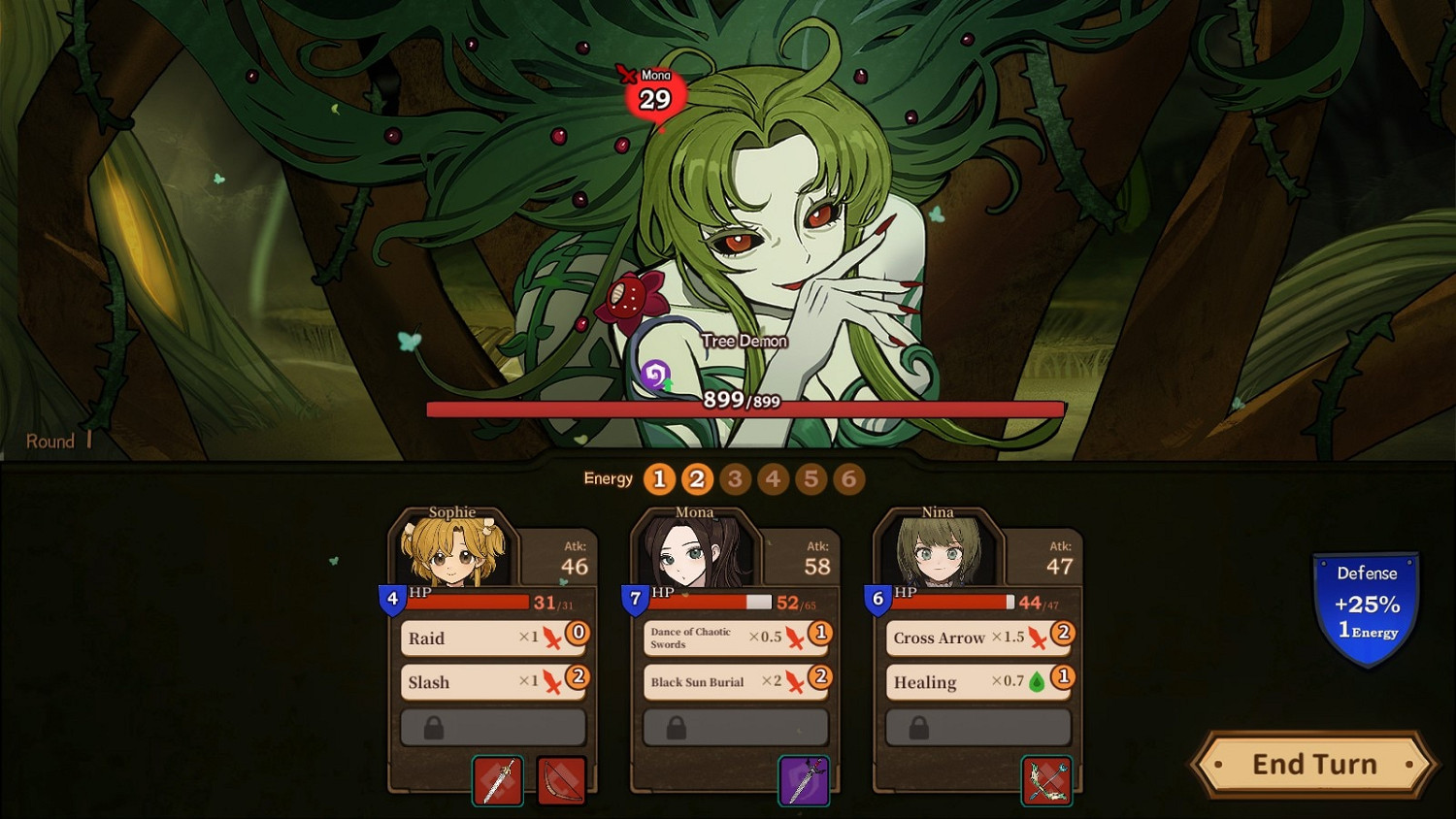This screenshot has width=1456, height=819.
Task: Click Sophie's locked skill slot
Action: pyautogui.click(x=490, y=726)
